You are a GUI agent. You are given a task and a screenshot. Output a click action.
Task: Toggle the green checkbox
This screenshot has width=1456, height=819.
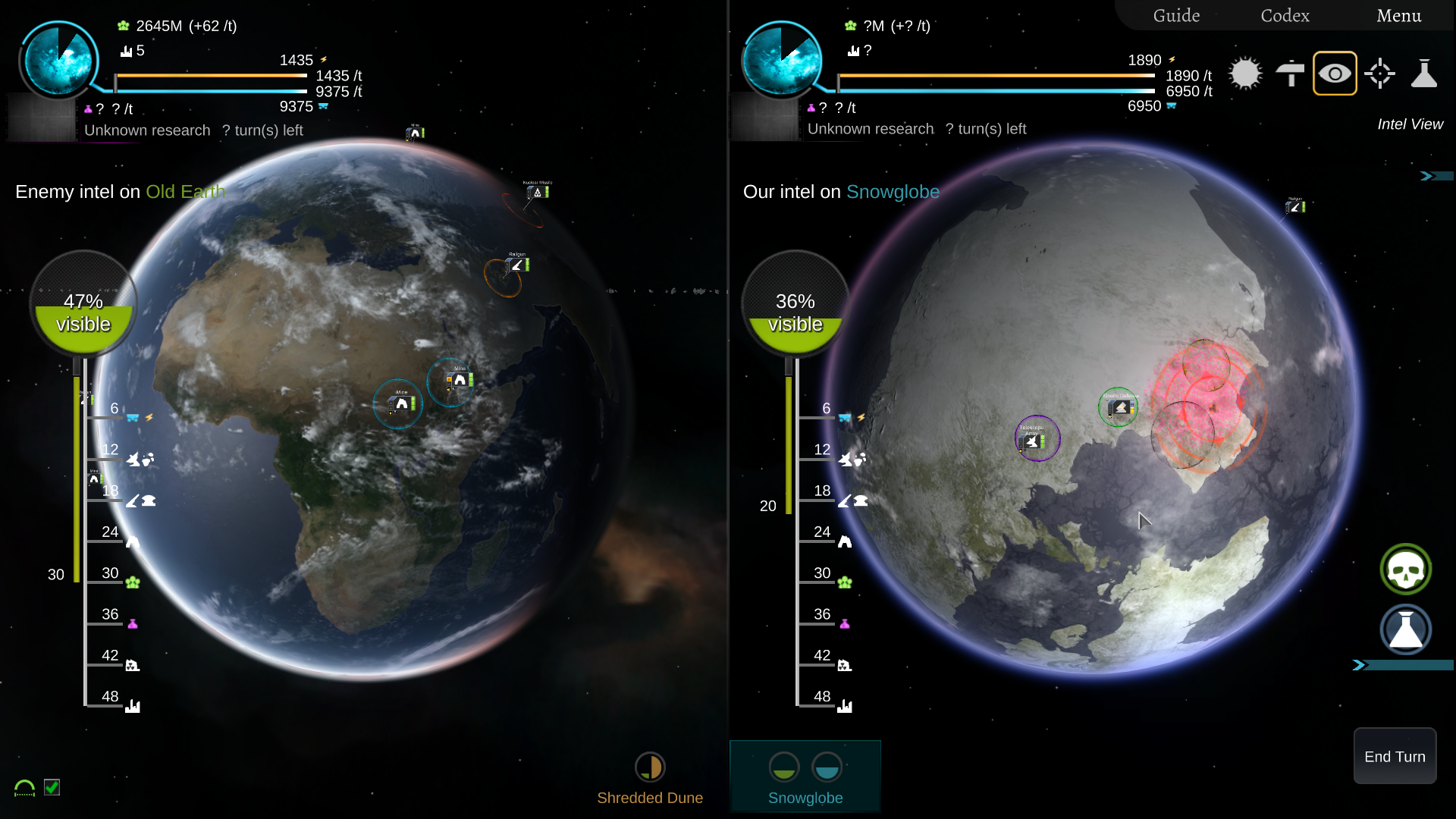[52, 787]
